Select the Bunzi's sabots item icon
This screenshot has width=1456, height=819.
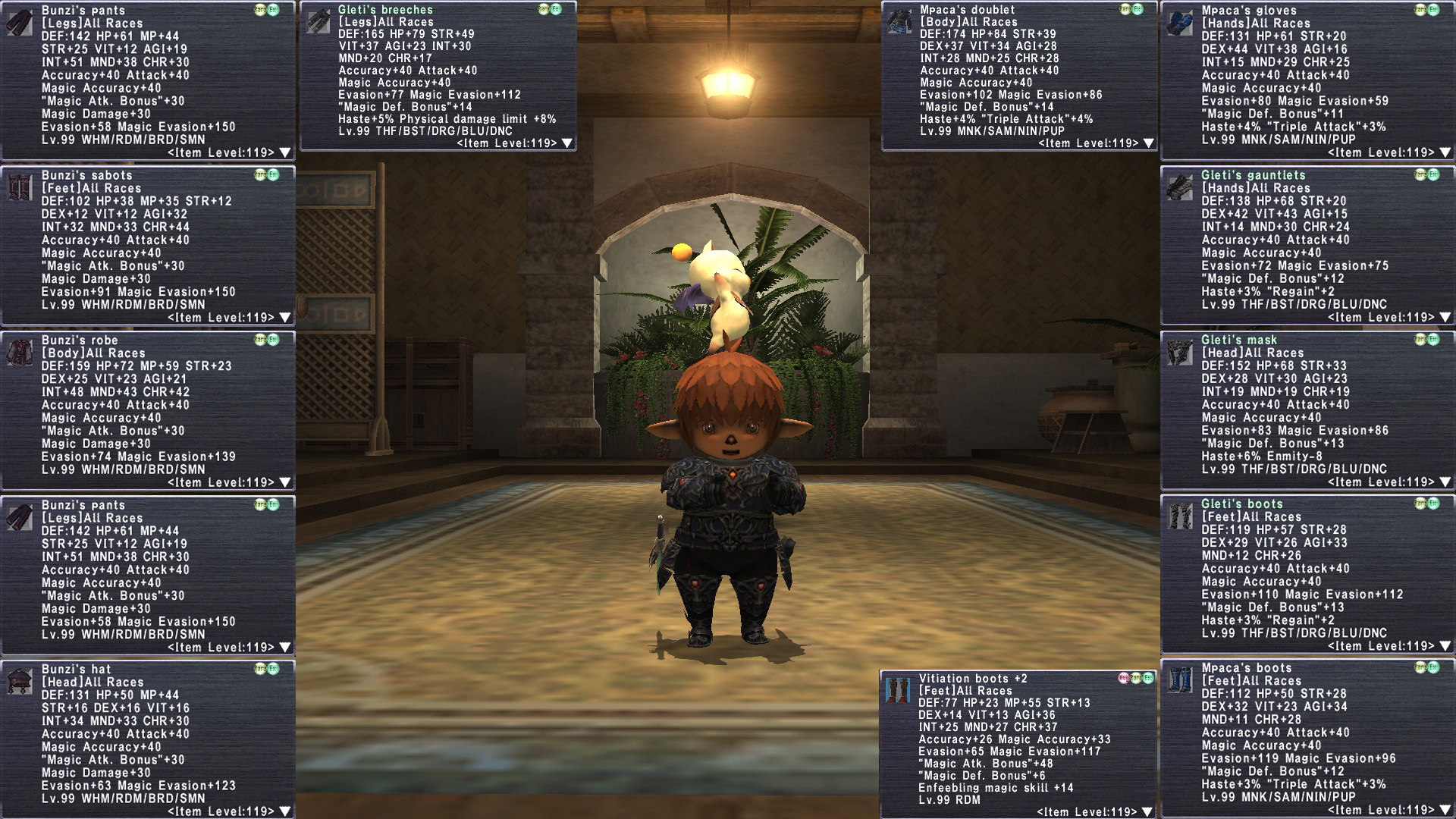pos(20,187)
